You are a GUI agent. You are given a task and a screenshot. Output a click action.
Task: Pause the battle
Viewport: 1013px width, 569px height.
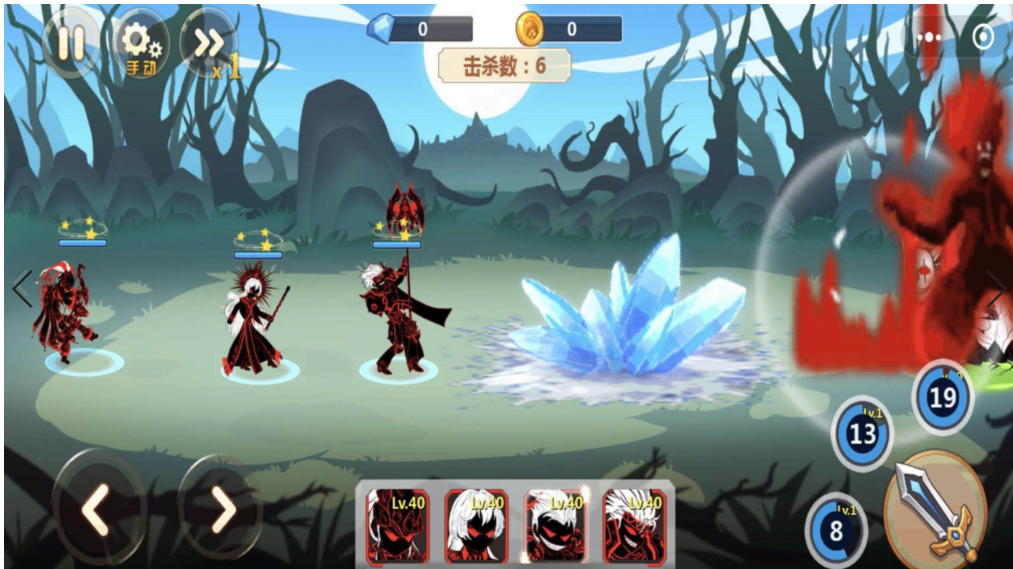click(x=70, y=43)
